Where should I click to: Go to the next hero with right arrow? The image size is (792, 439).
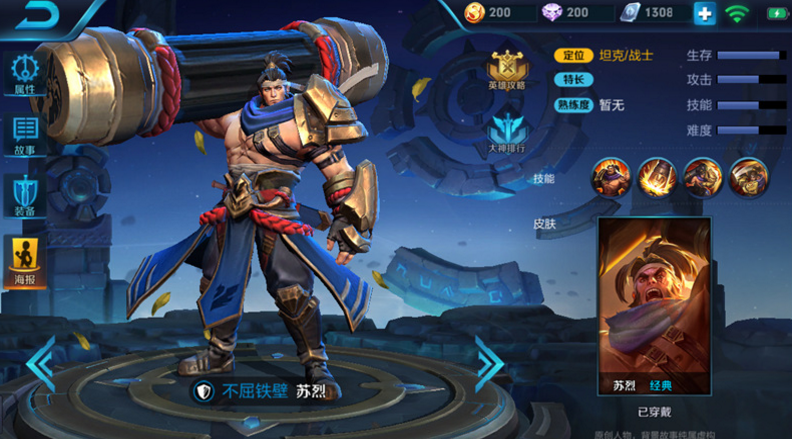488,363
